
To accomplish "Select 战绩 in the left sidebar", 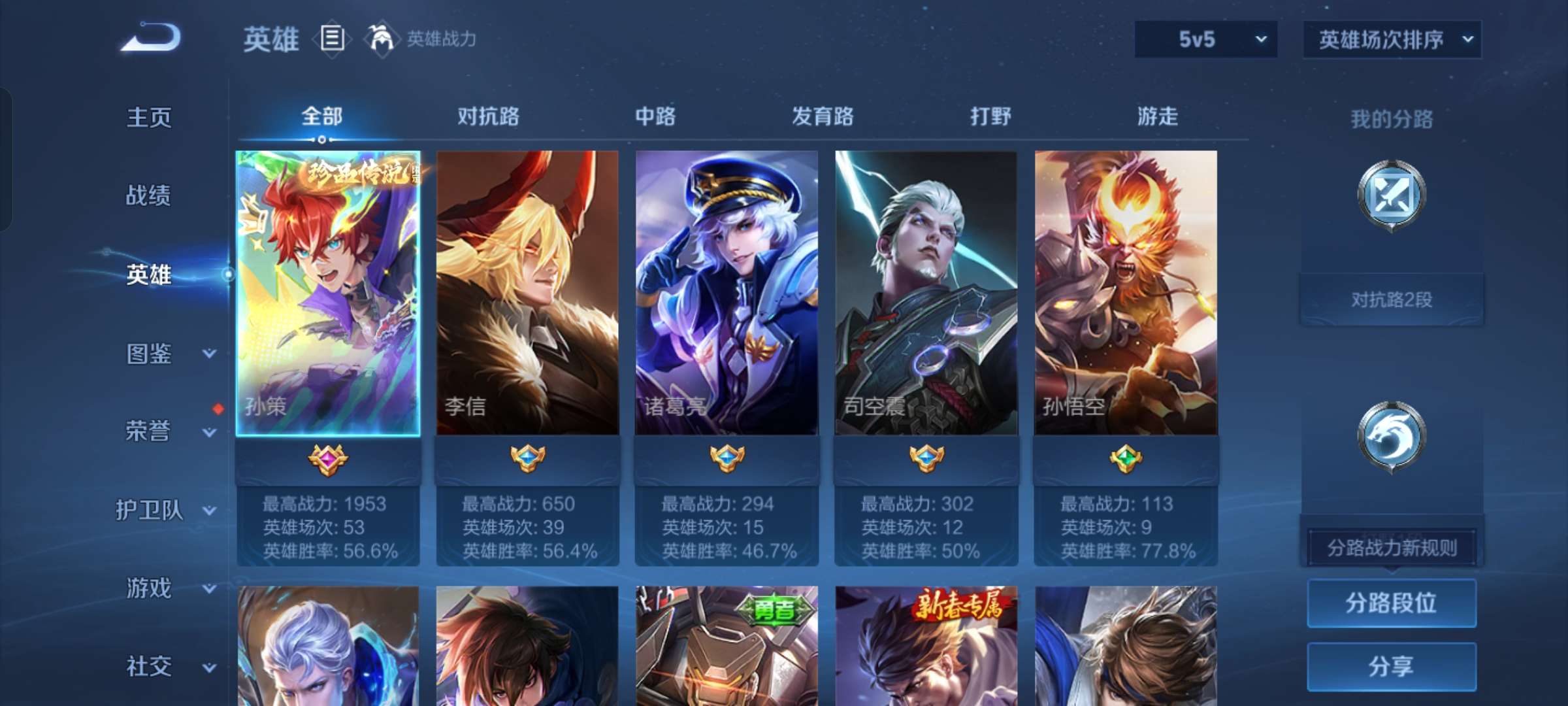I will (149, 196).
